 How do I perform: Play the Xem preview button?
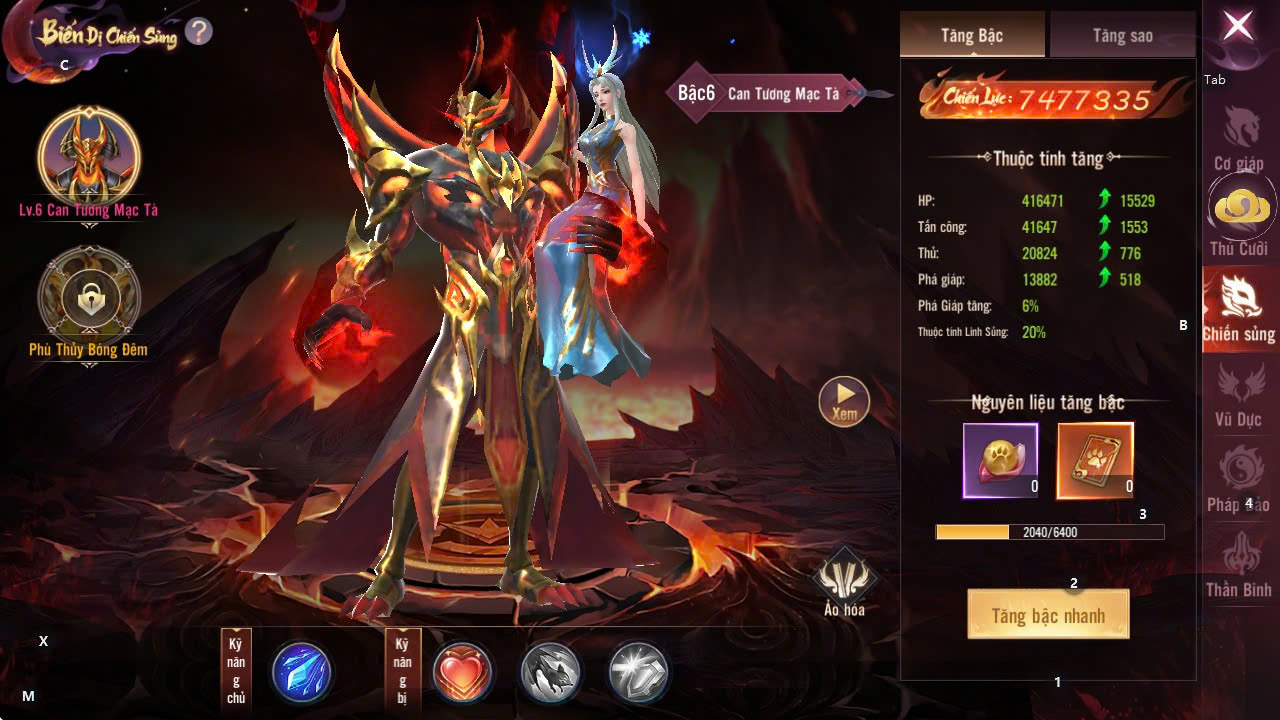[844, 400]
